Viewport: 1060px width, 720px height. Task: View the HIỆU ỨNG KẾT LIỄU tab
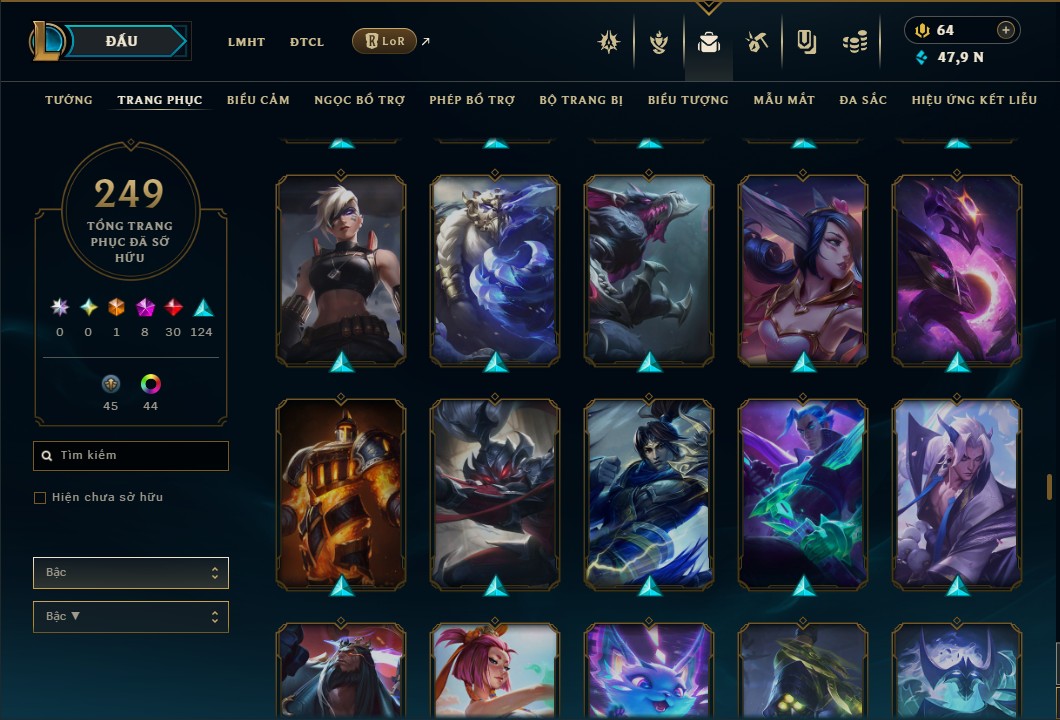coord(974,100)
